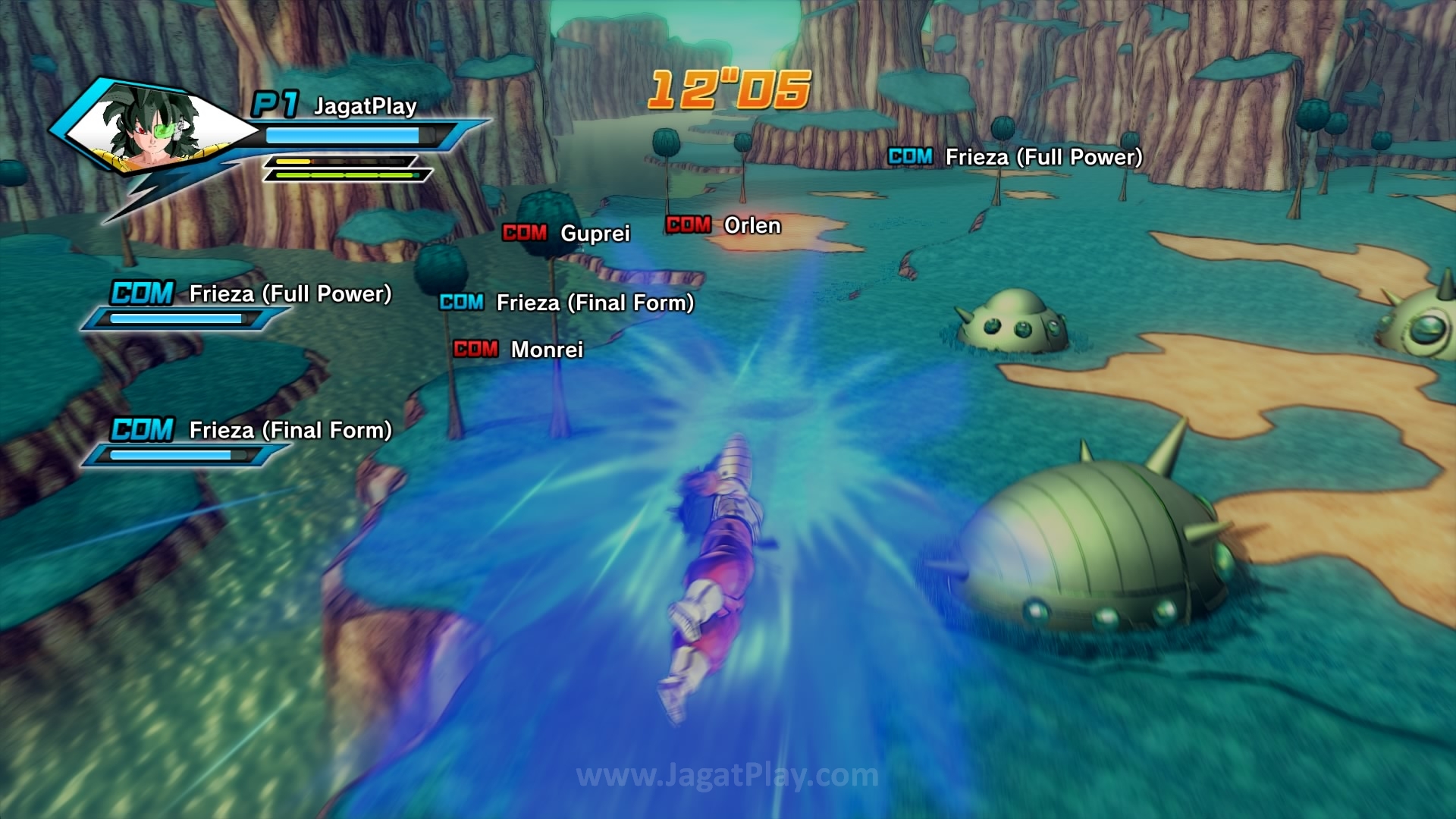Target the Guprei enemy name tag
Screen dimensions: 1456x819
(x=566, y=233)
